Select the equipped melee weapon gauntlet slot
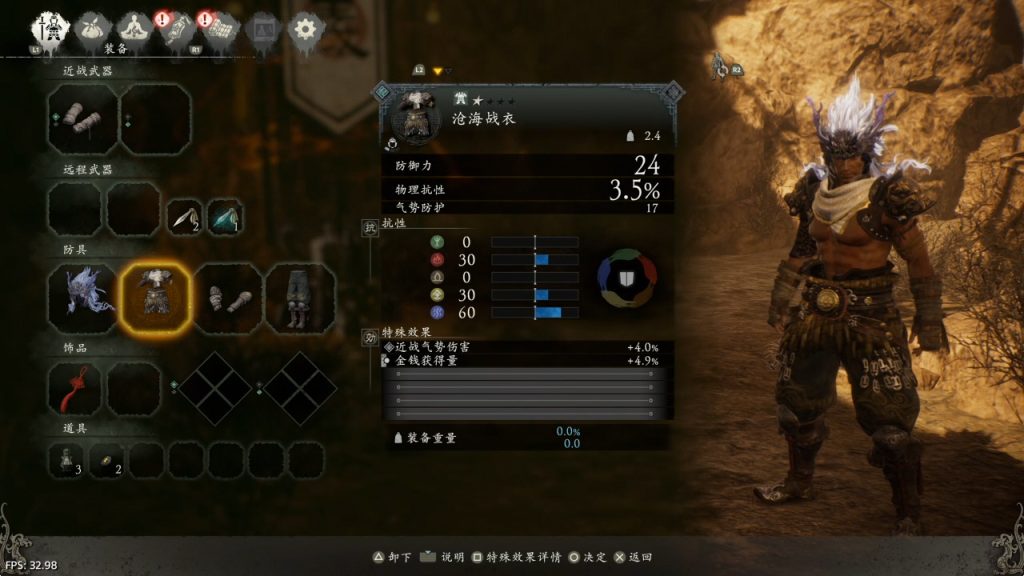This screenshot has width=1024, height=576. click(82, 118)
